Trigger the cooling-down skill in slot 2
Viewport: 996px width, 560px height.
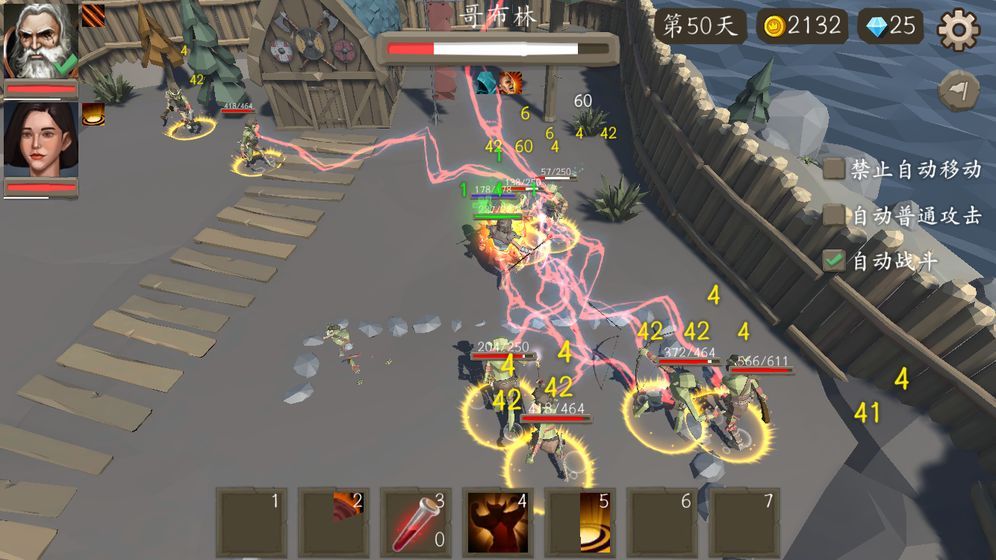tap(333, 523)
